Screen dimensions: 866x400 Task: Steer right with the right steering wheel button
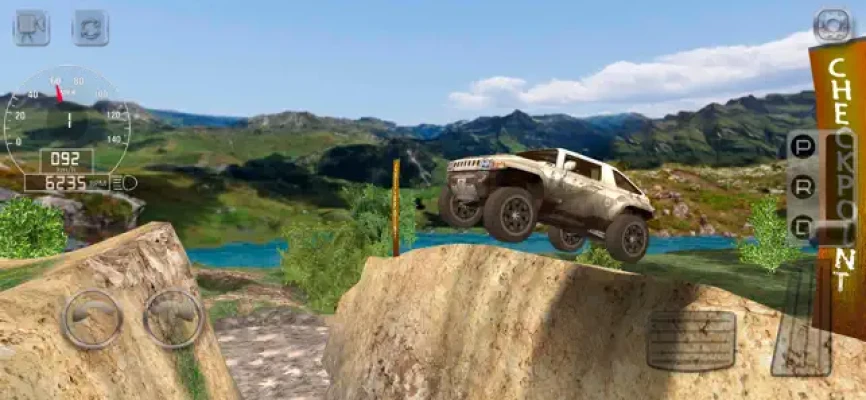pyautogui.click(x=173, y=318)
